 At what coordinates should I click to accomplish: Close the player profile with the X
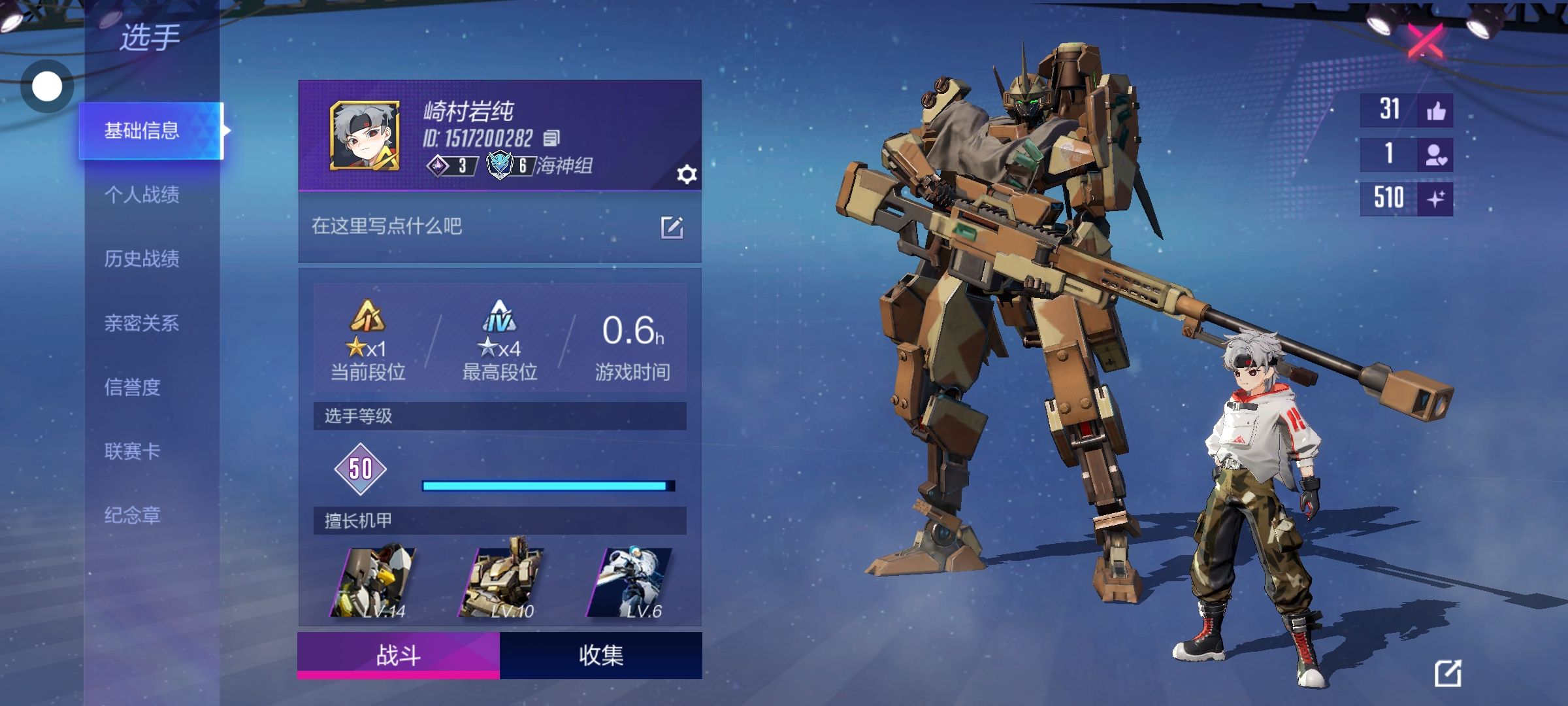pos(1425,41)
